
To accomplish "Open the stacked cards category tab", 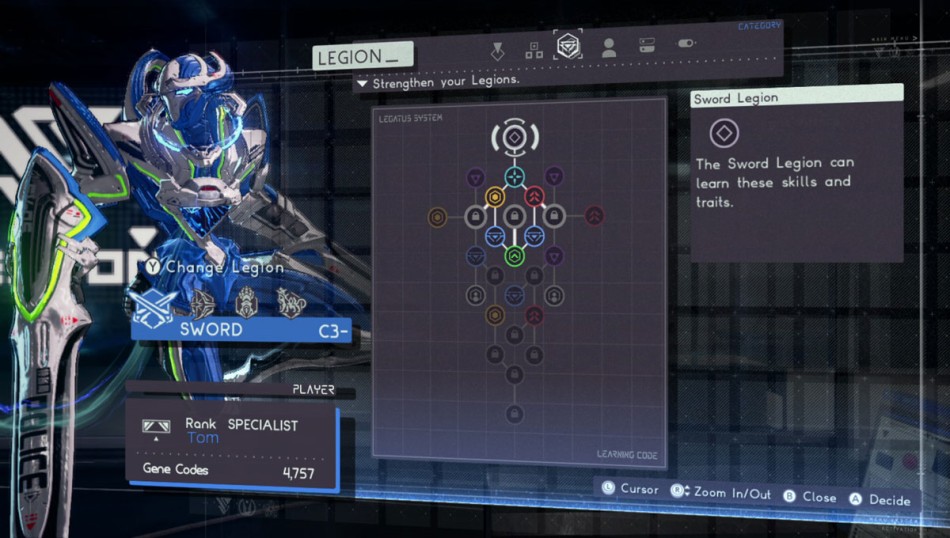I will coord(647,46).
